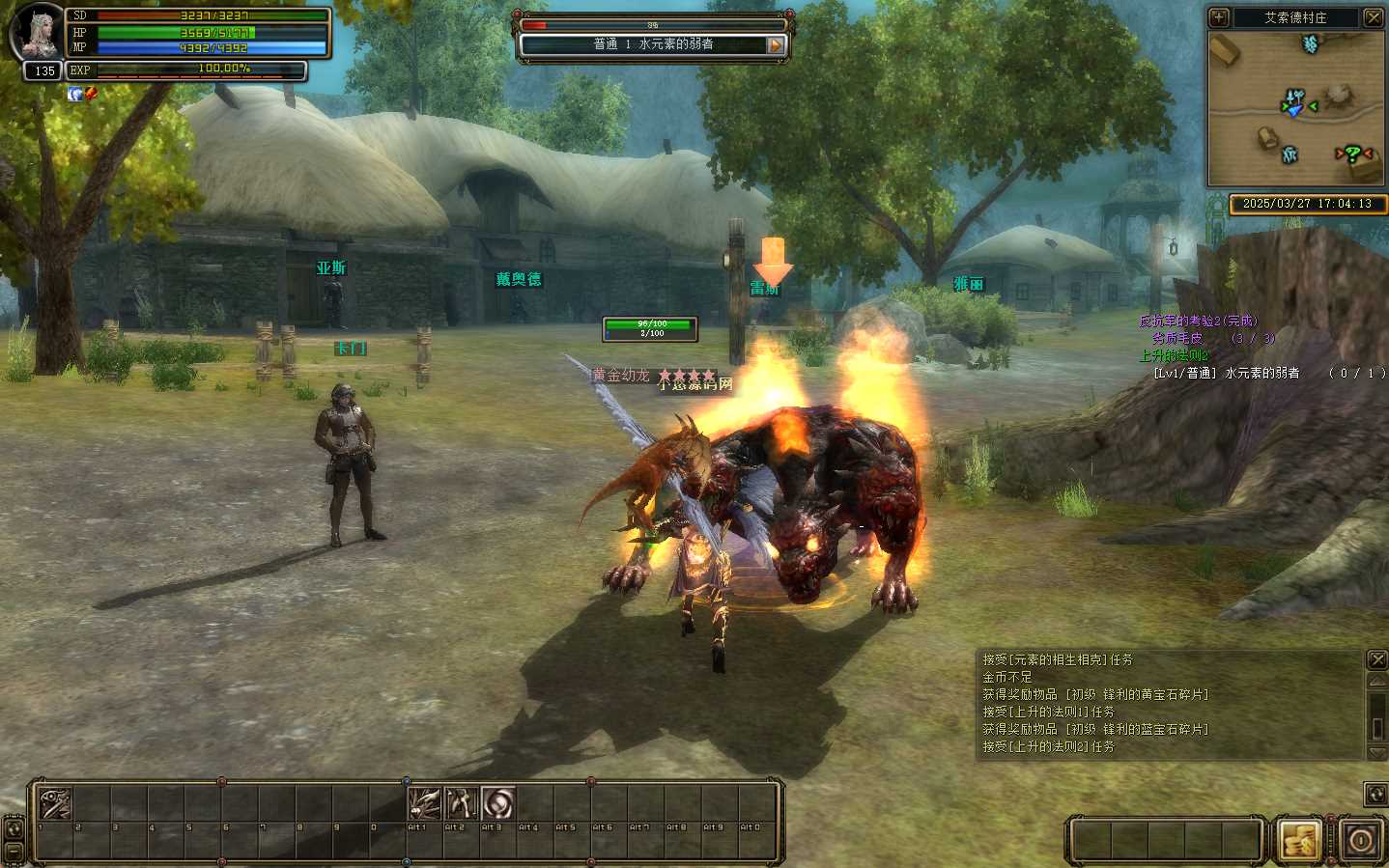Viewport: 1389px width, 868px height.
Task: Use the skill in hotbar slot 1
Action: [x=54, y=803]
